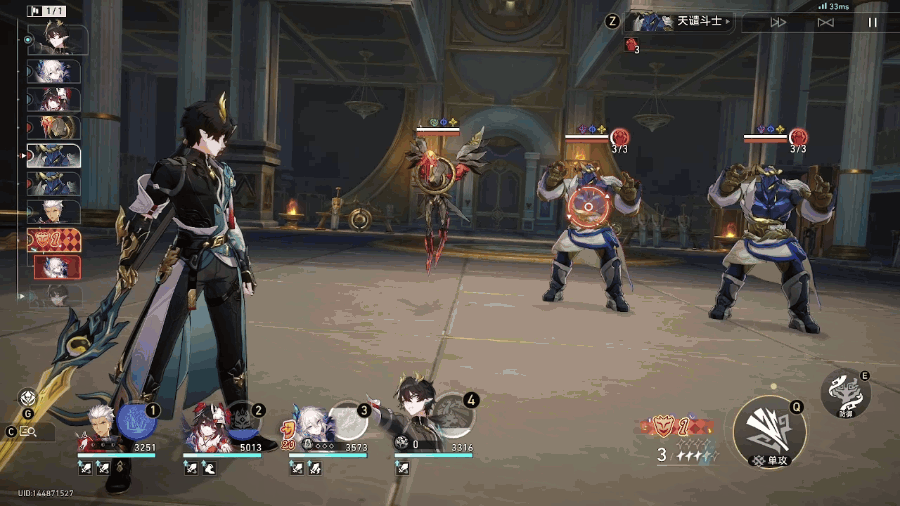Activate the 防御 skill
Viewport: 900px width, 506px height.
point(845,395)
